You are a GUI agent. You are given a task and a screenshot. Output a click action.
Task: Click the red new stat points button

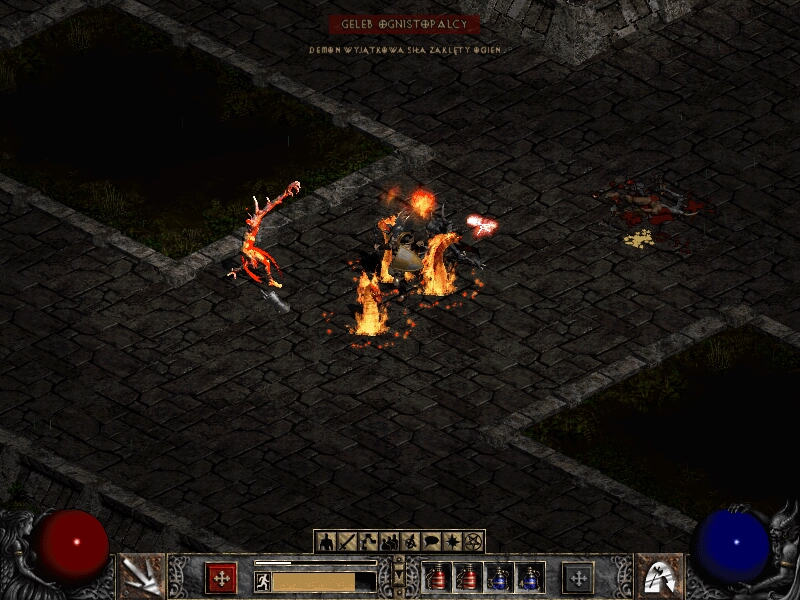221,578
